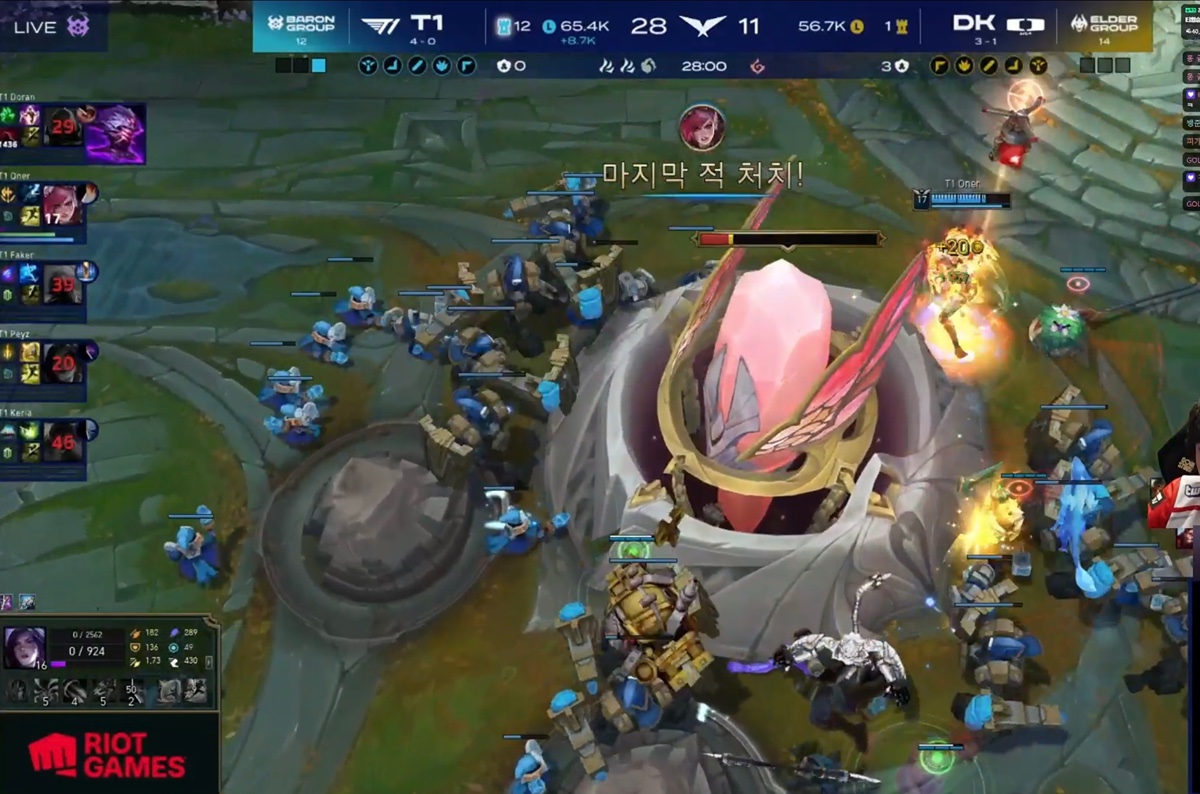Select the ability icon with rank 4

pos(75,691)
